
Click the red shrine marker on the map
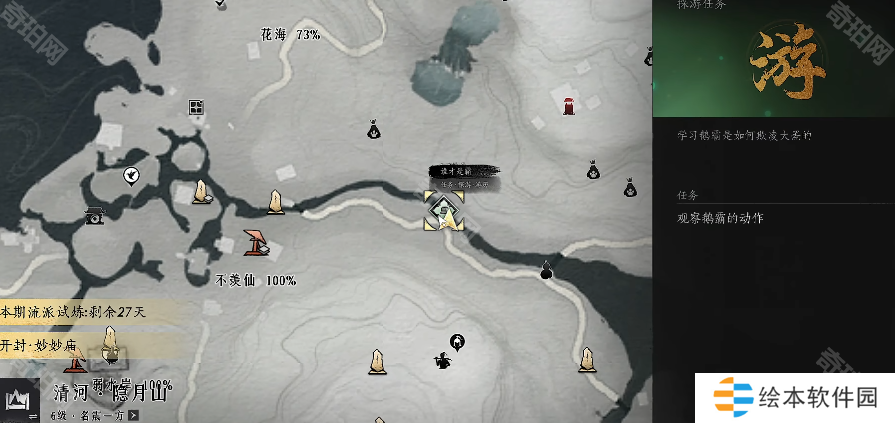click(568, 104)
